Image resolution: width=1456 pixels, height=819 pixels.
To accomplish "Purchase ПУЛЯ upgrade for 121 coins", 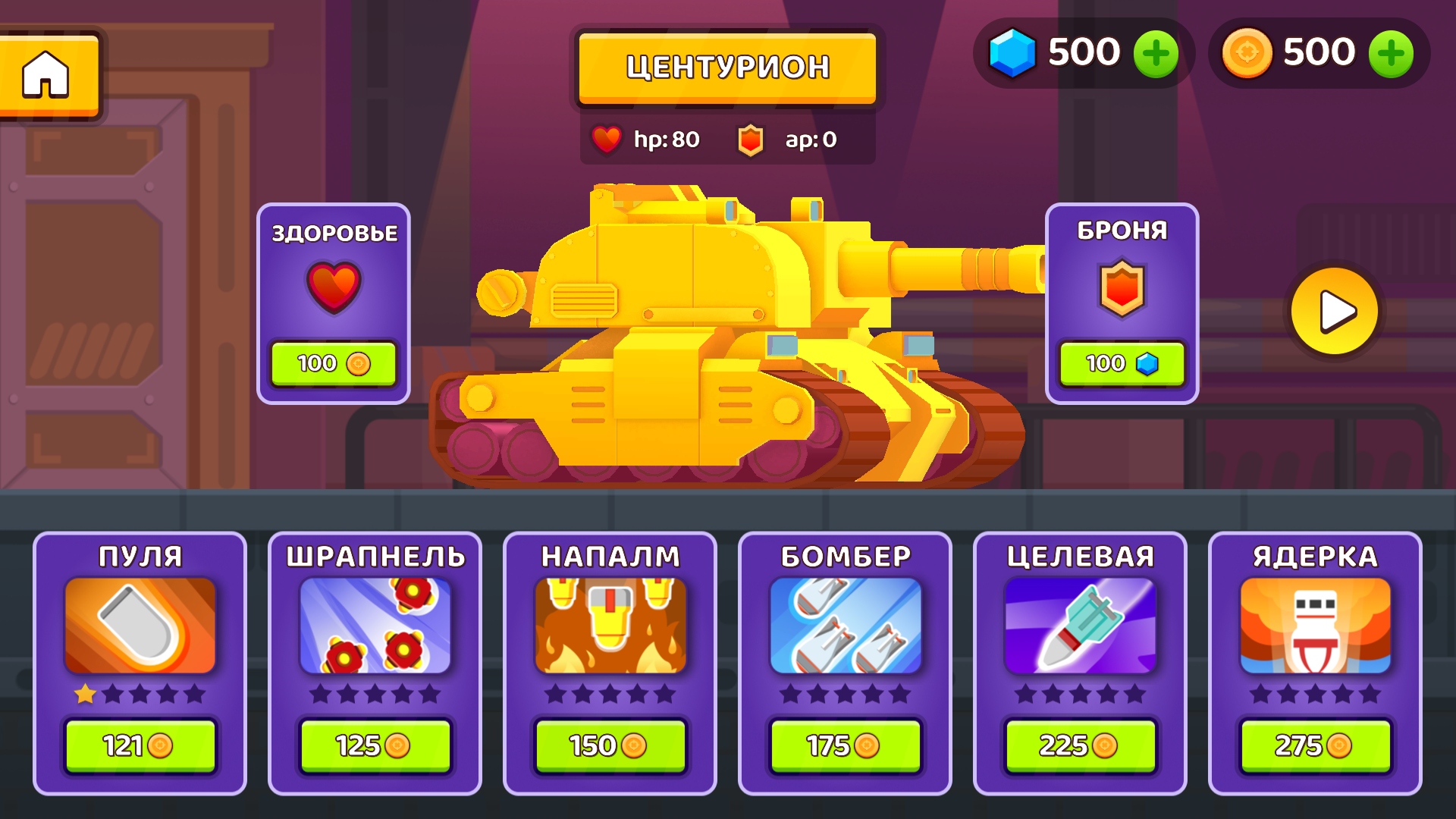I will (140, 745).
